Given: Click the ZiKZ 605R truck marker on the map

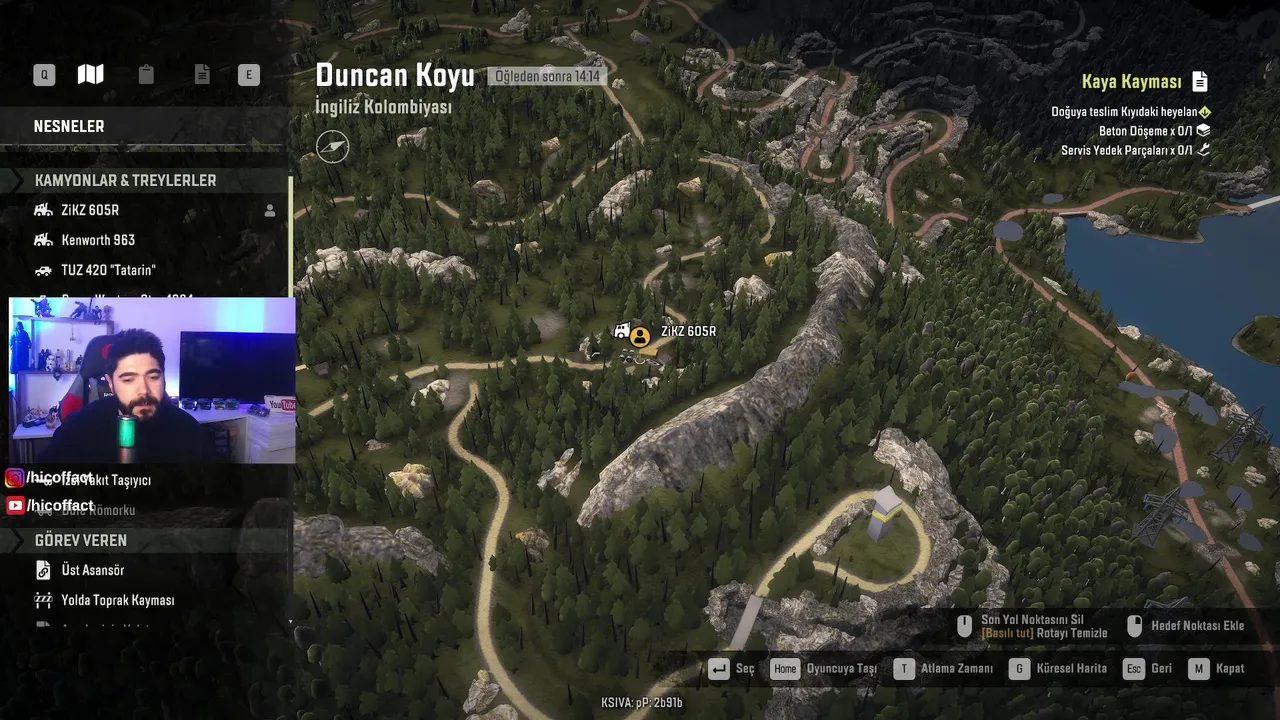Looking at the screenshot, I should click(x=639, y=336).
